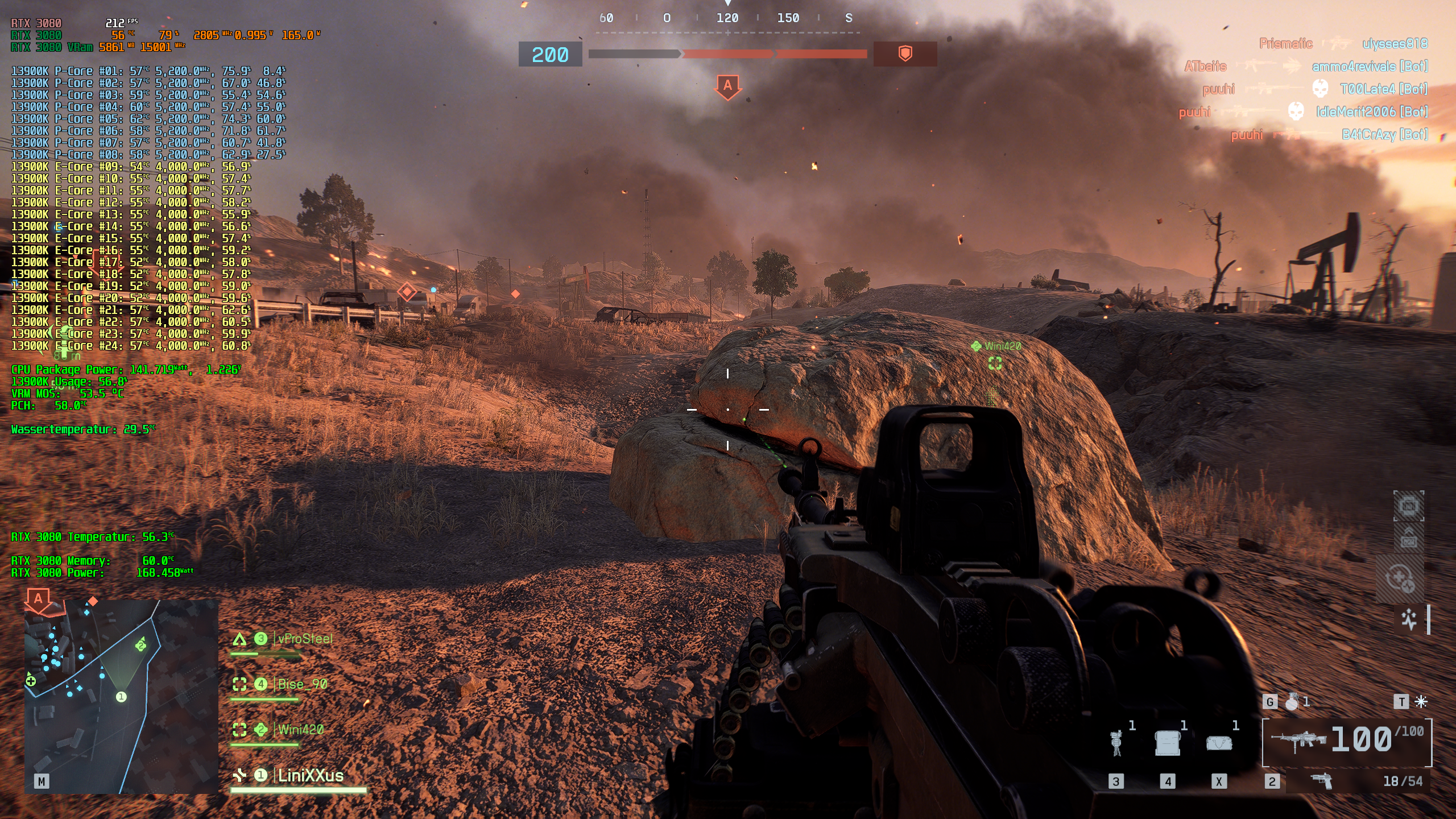The height and width of the screenshot is (819, 1456).
Task: Toggle the weapon laser attachment icon
Action: coord(1421,702)
